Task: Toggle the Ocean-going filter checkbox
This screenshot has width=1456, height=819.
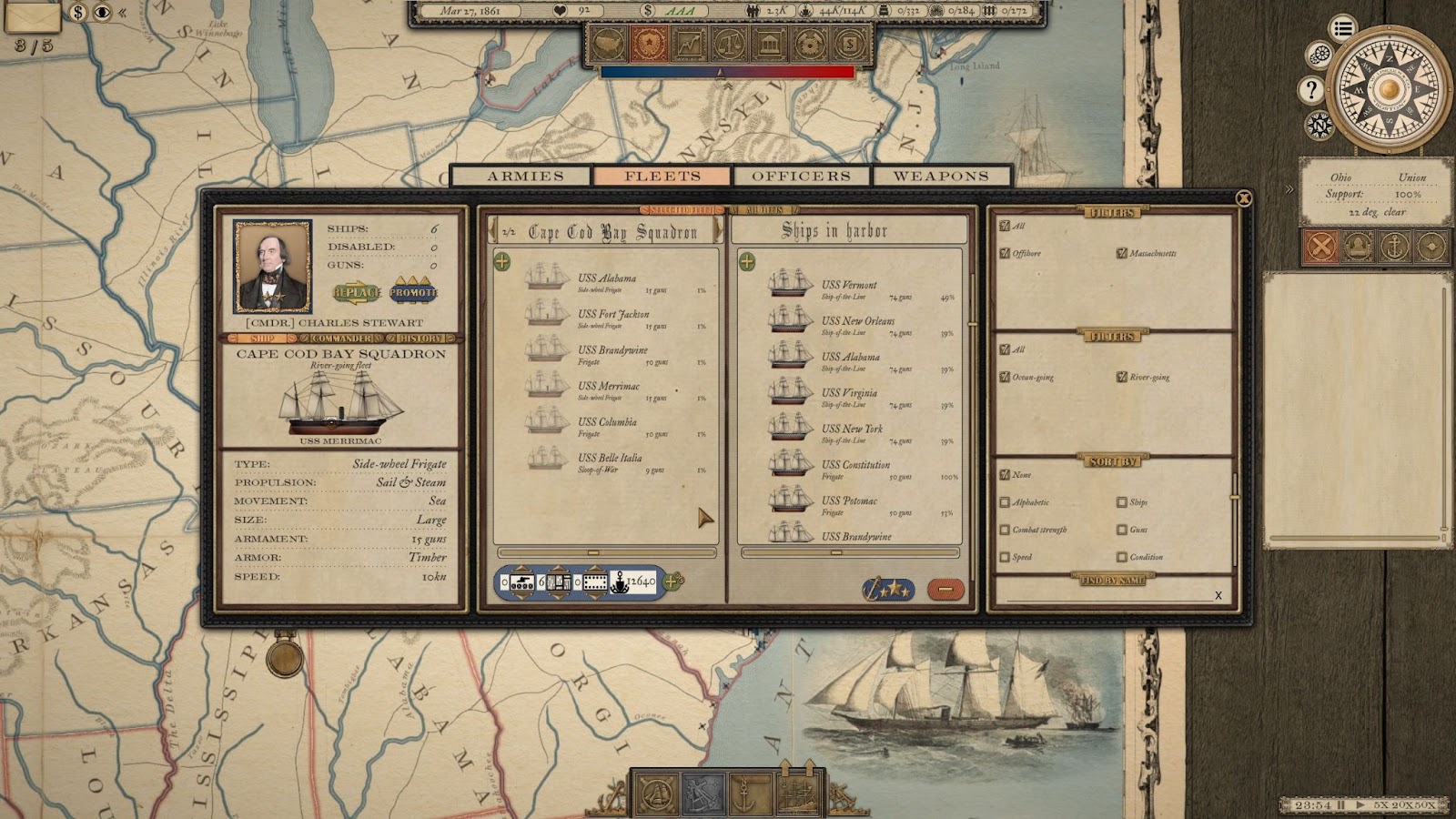Action: click(x=1005, y=377)
